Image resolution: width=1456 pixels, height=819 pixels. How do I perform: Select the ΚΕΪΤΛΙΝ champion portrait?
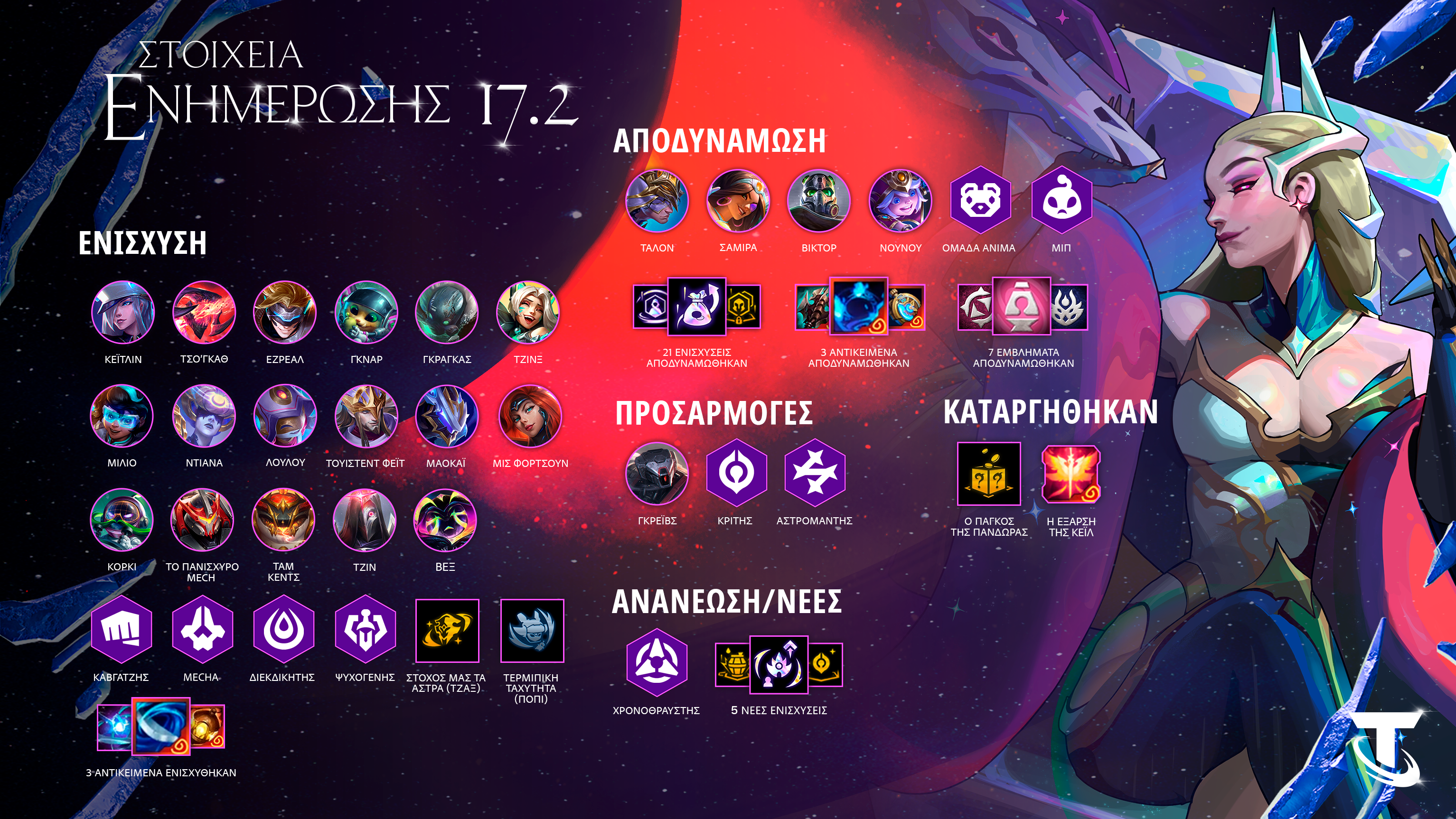(x=122, y=312)
